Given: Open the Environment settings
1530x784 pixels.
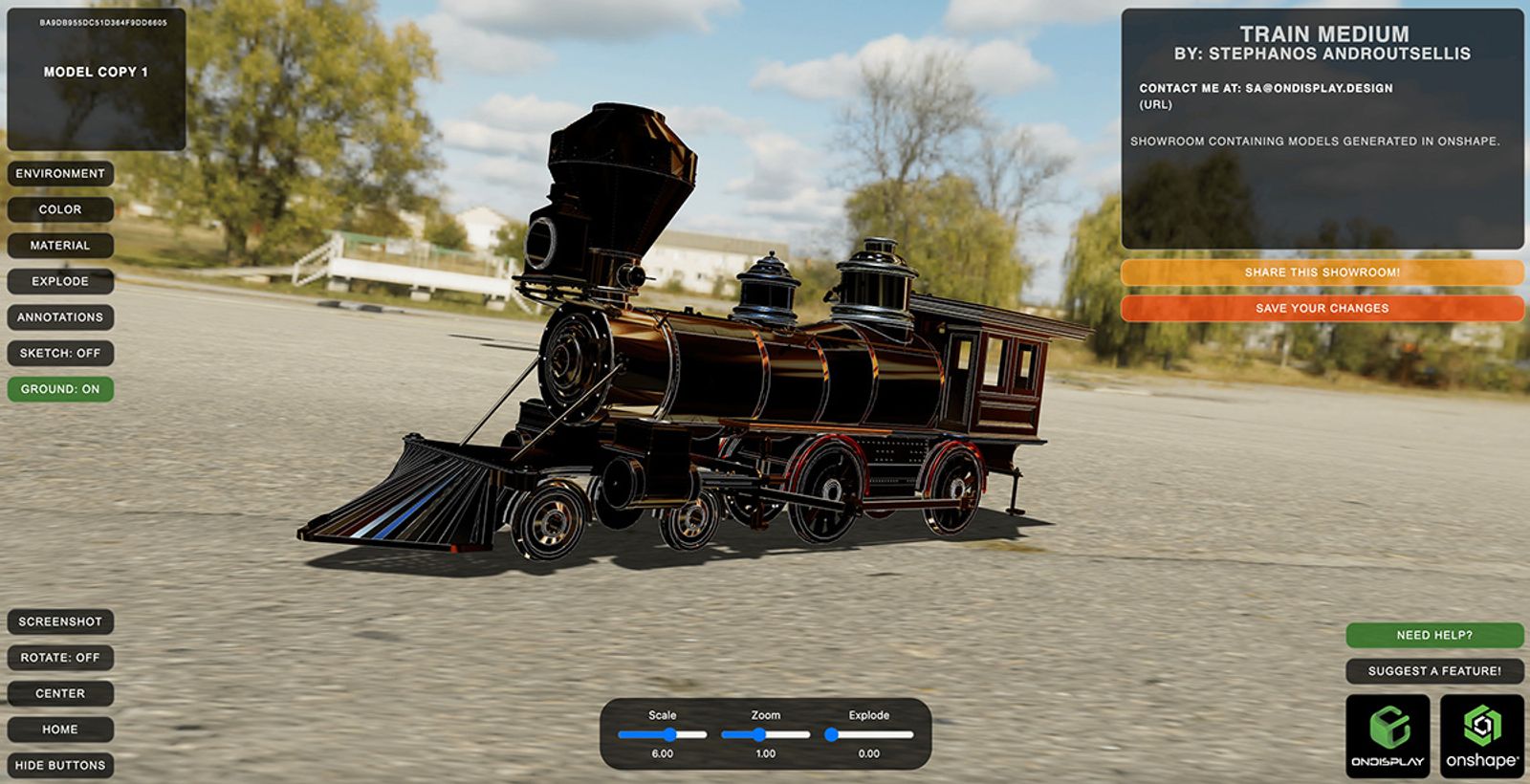Looking at the screenshot, I should (x=61, y=173).
